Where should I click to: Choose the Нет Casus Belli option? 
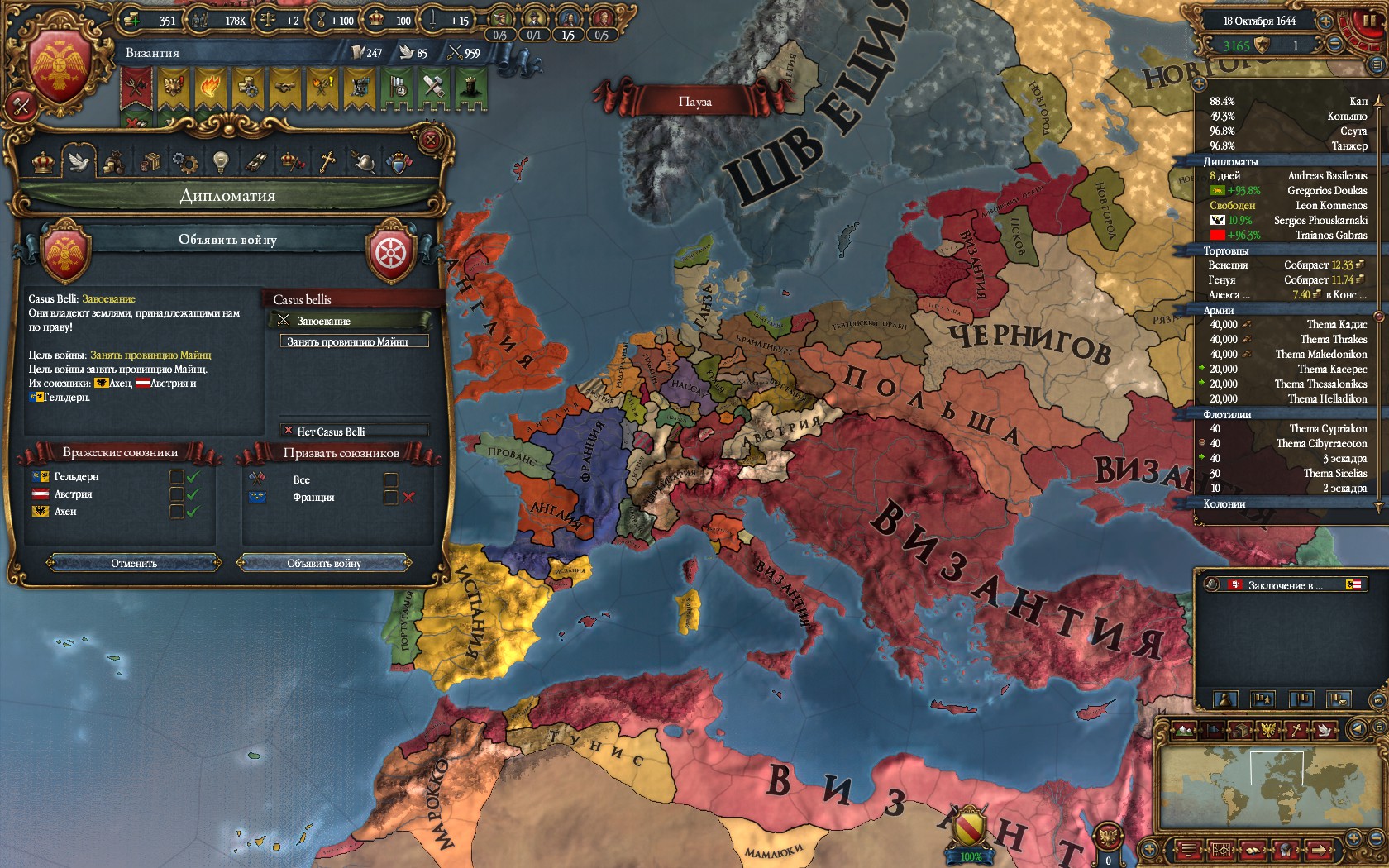(354, 431)
